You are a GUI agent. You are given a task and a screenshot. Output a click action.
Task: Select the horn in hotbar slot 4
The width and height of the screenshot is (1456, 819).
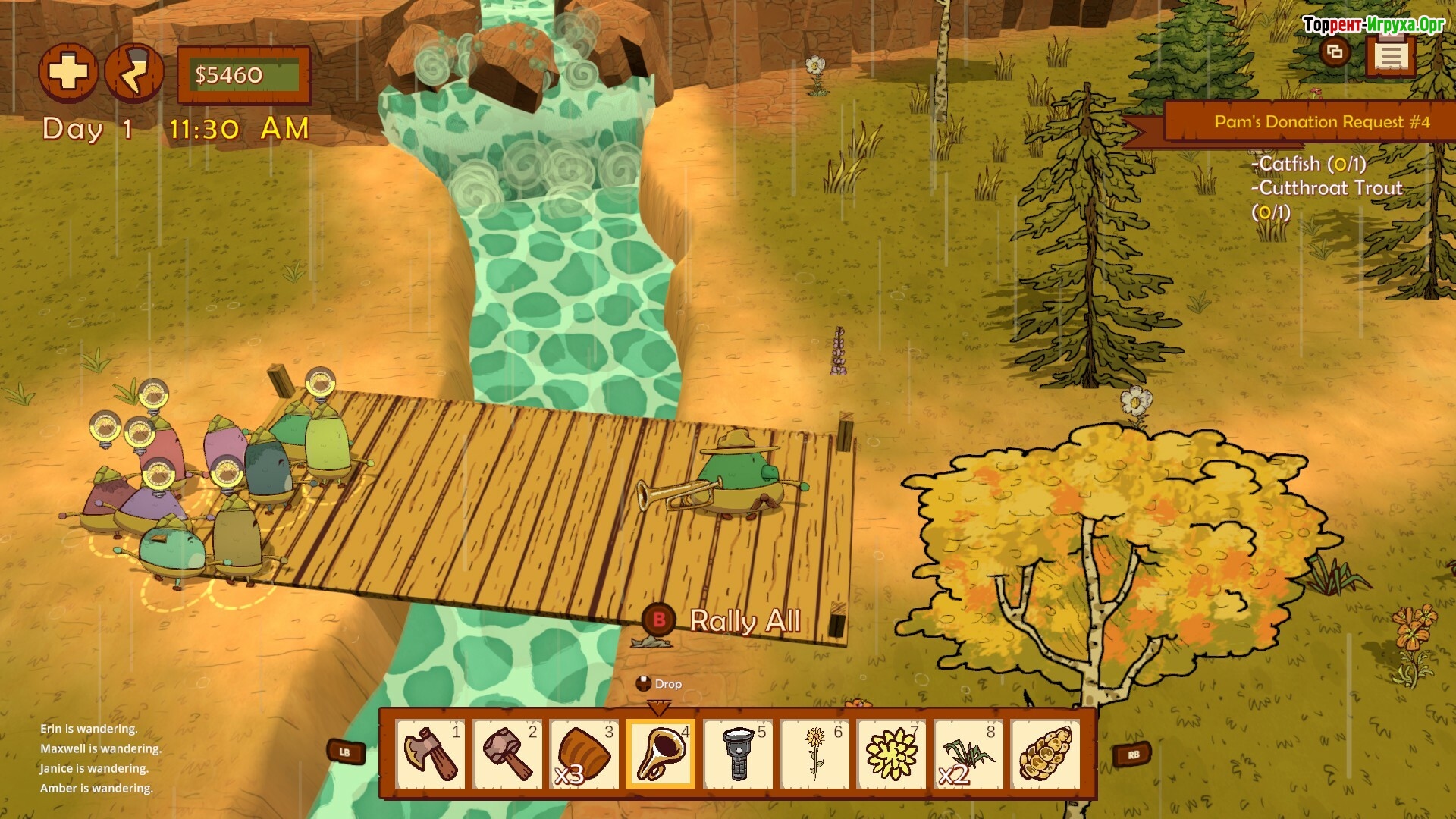click(660, 754)
